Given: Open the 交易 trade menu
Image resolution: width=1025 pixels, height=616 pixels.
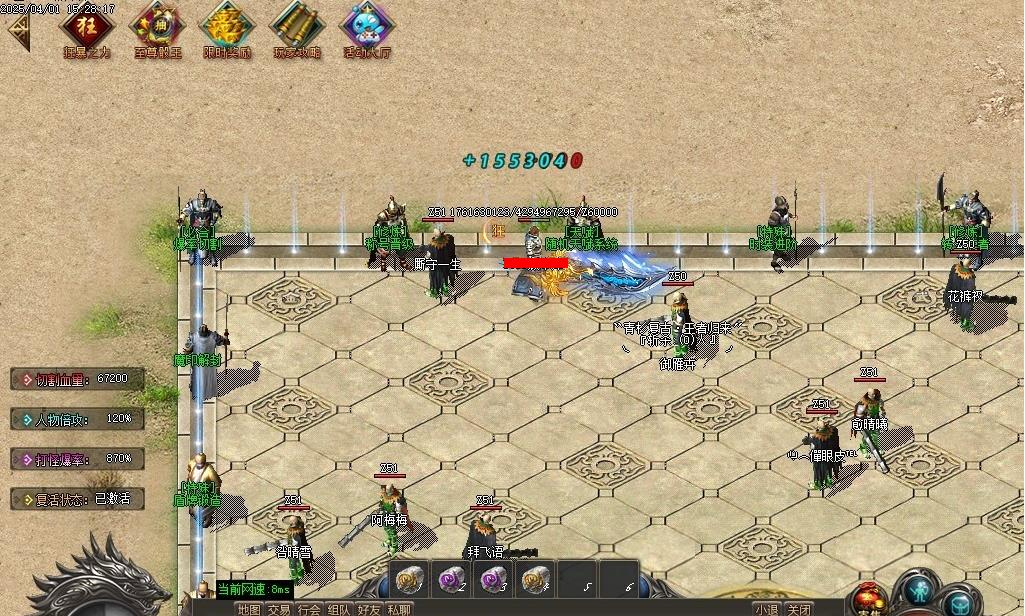Looking at the screenshot, I should 279,609.
